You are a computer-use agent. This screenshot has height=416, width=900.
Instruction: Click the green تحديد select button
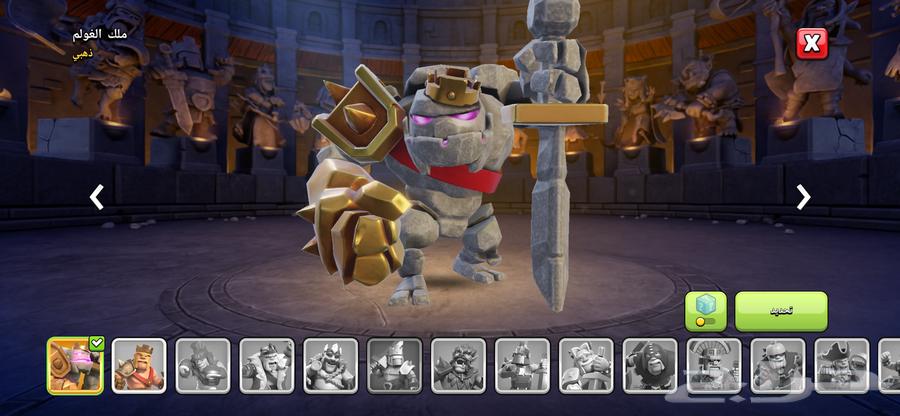(781, 311)
